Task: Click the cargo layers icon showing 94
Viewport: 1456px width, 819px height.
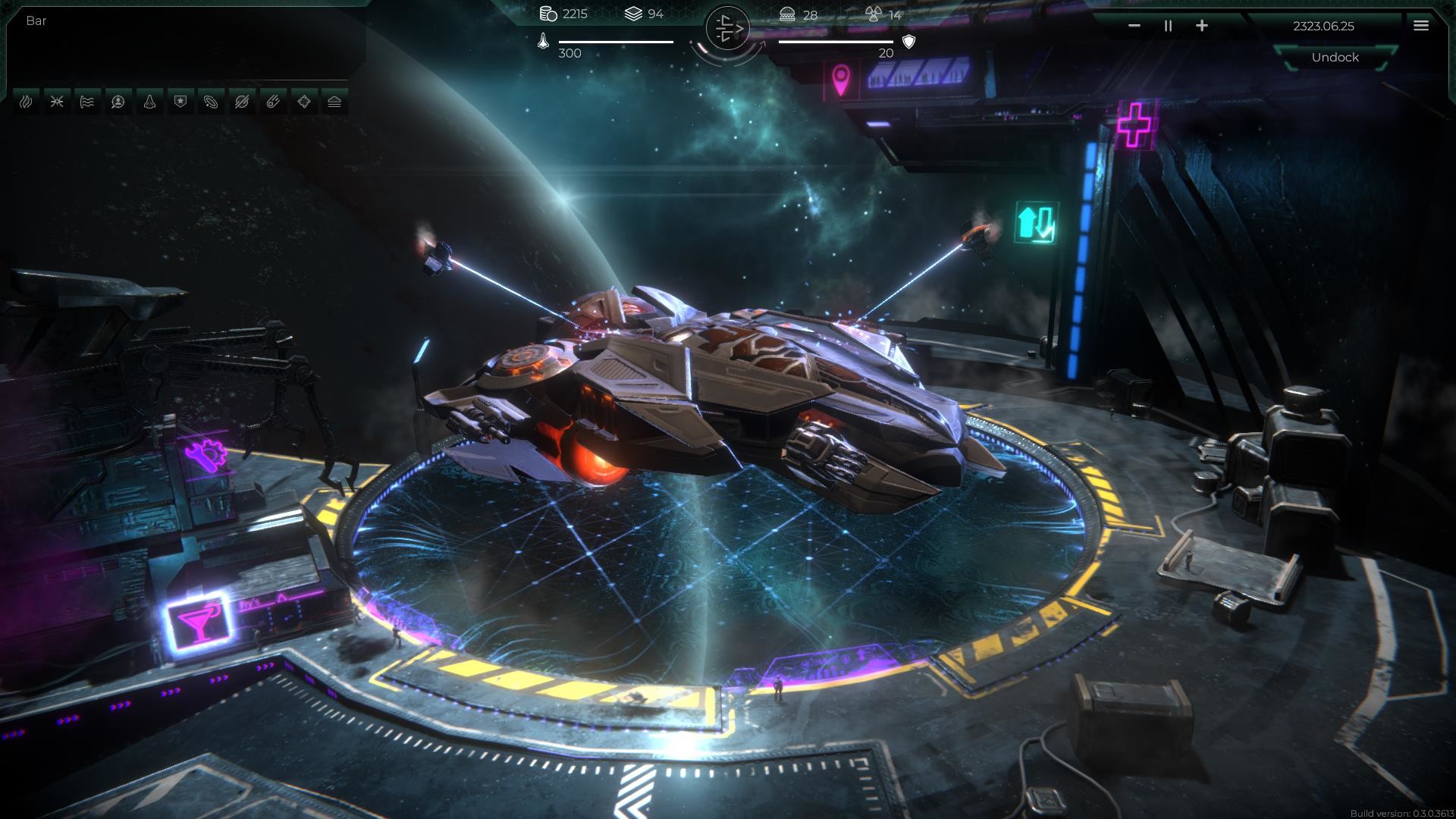Action: (632, 12)
